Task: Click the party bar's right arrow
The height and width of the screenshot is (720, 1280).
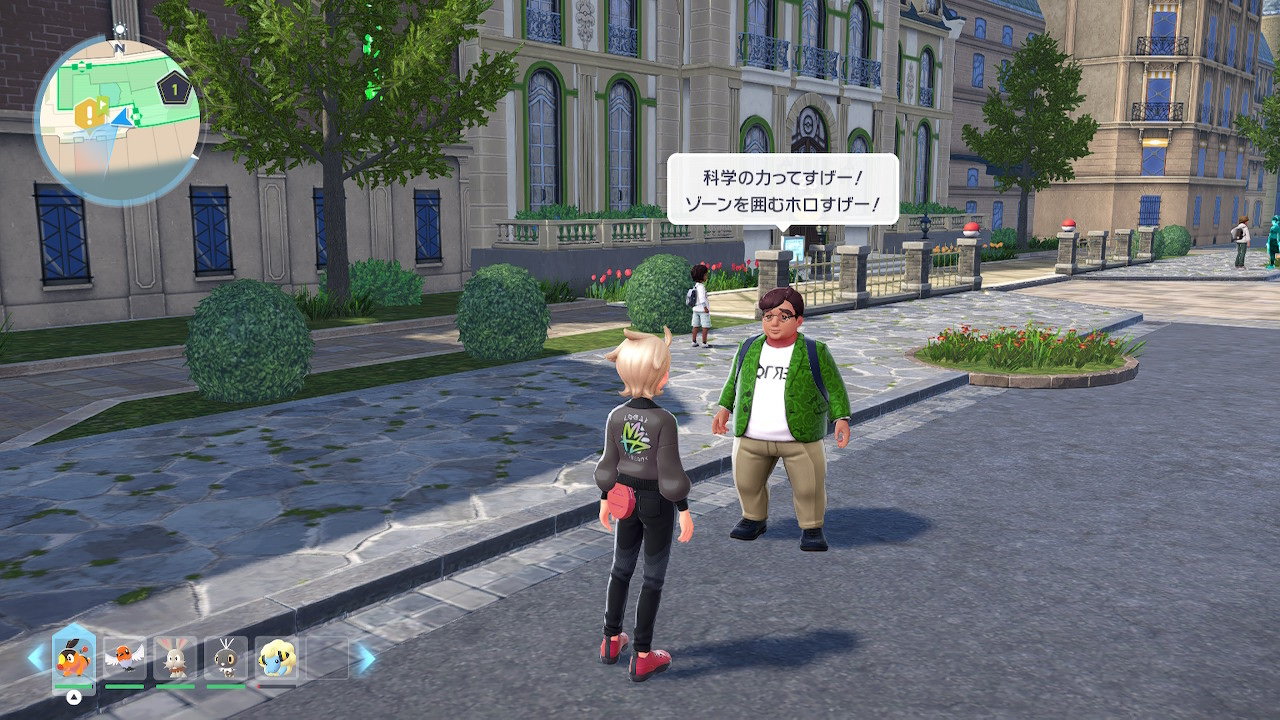Action: coord(366,658)
